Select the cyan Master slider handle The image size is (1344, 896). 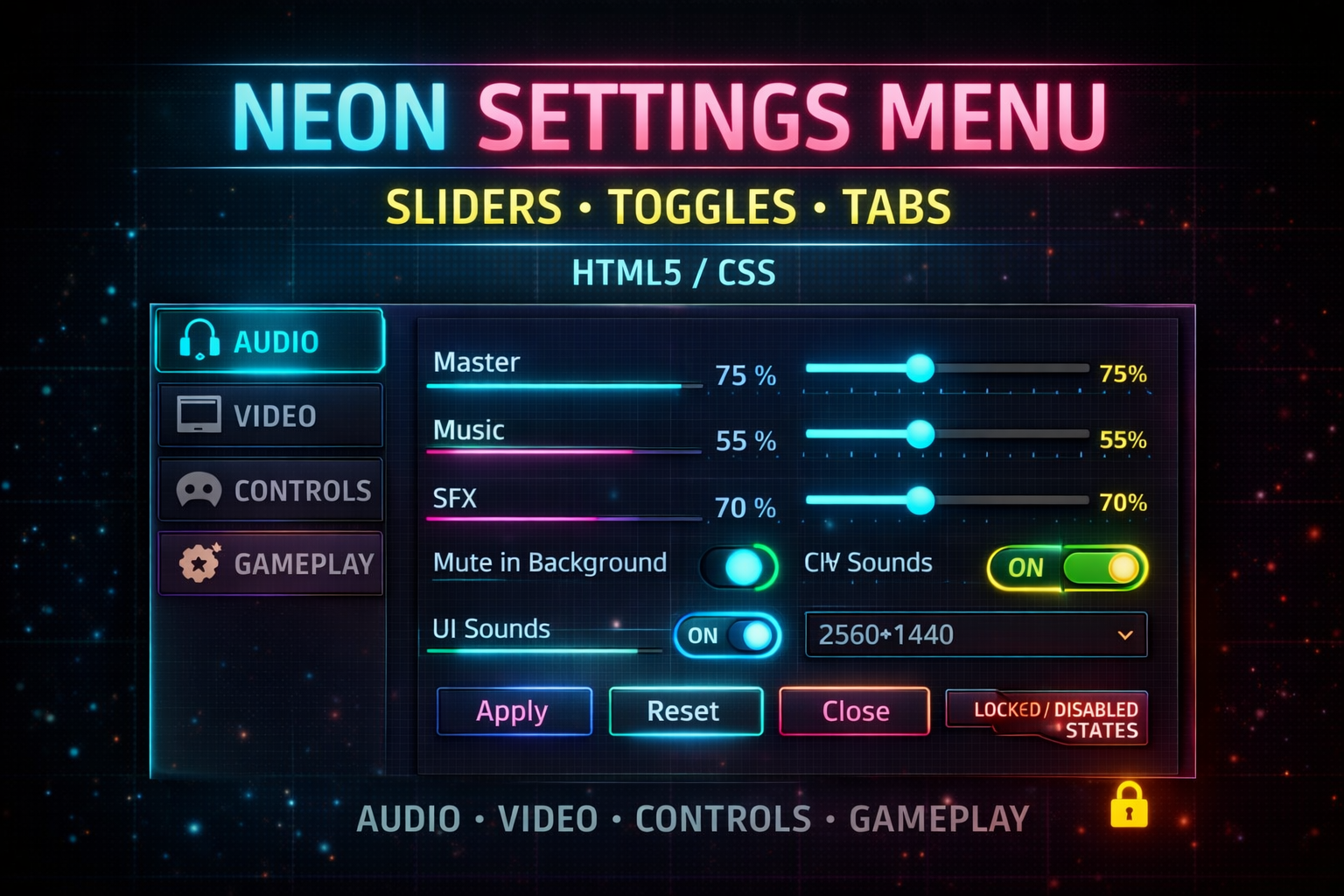[x=919, y=368]
